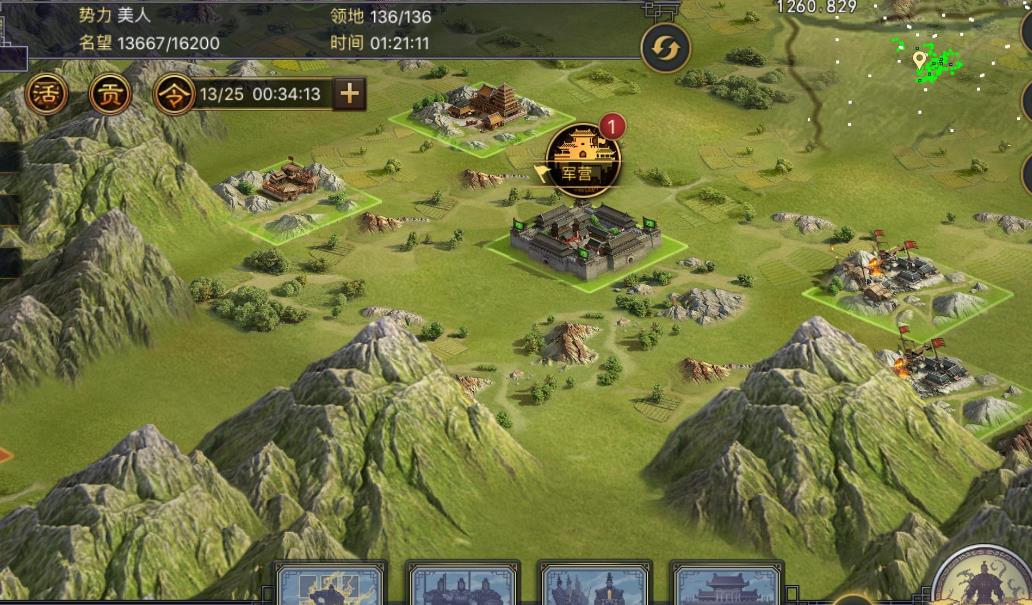This screenshot has height=605, width=1032.
Task: Select the horseman card in the bottom bar
Action: [x=331, y=585]
